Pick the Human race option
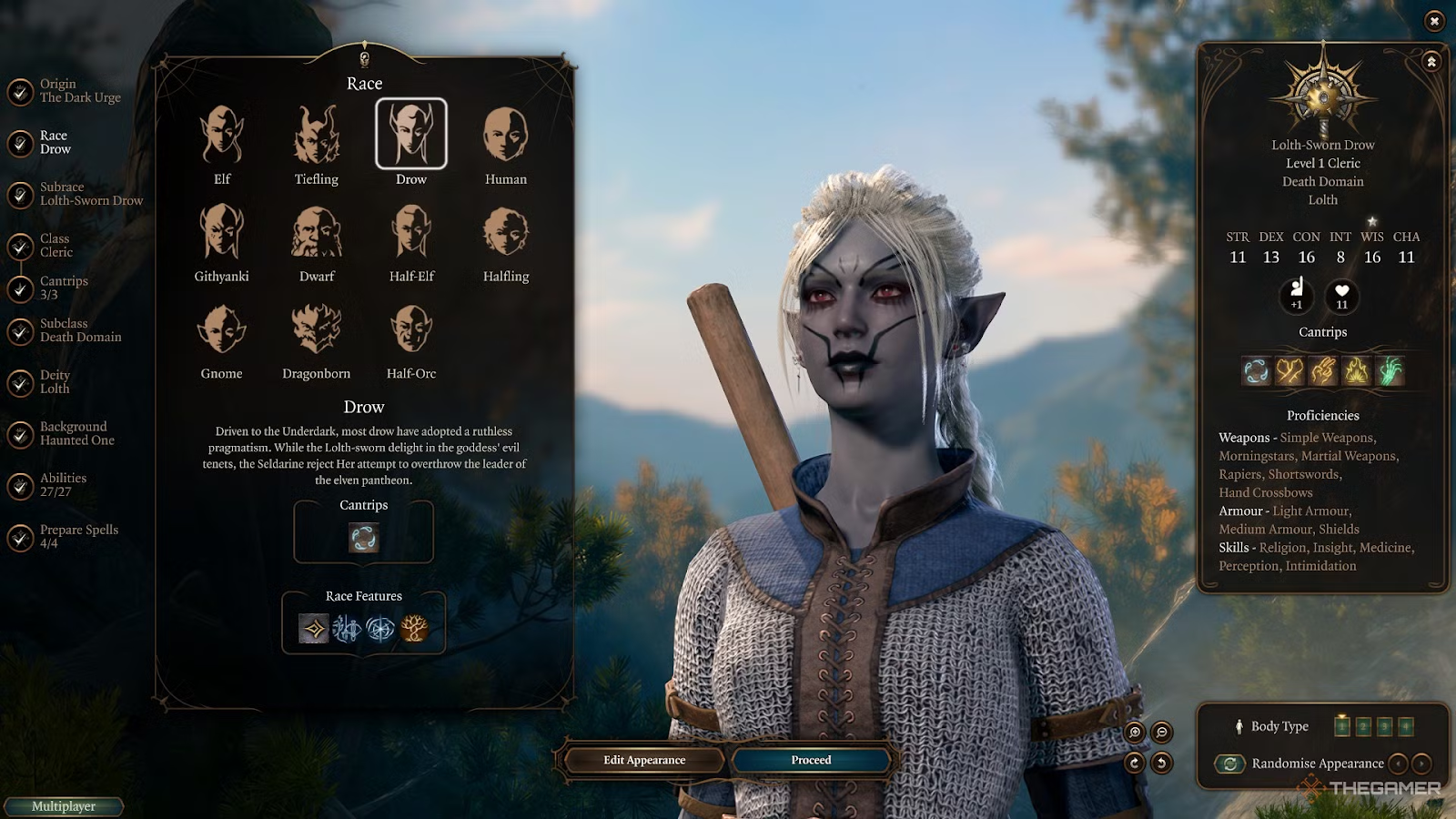1456x819 pixels. (x=505, y=136)
